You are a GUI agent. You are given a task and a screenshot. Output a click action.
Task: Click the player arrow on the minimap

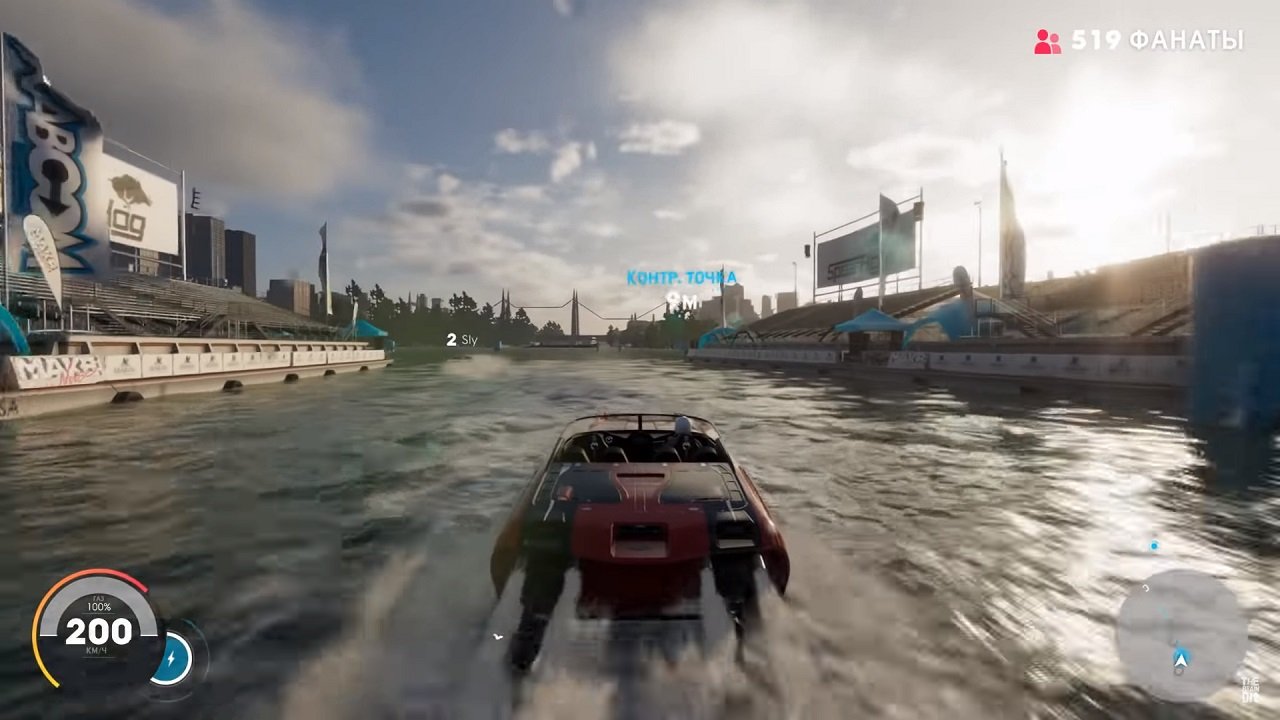[1180, 659]
